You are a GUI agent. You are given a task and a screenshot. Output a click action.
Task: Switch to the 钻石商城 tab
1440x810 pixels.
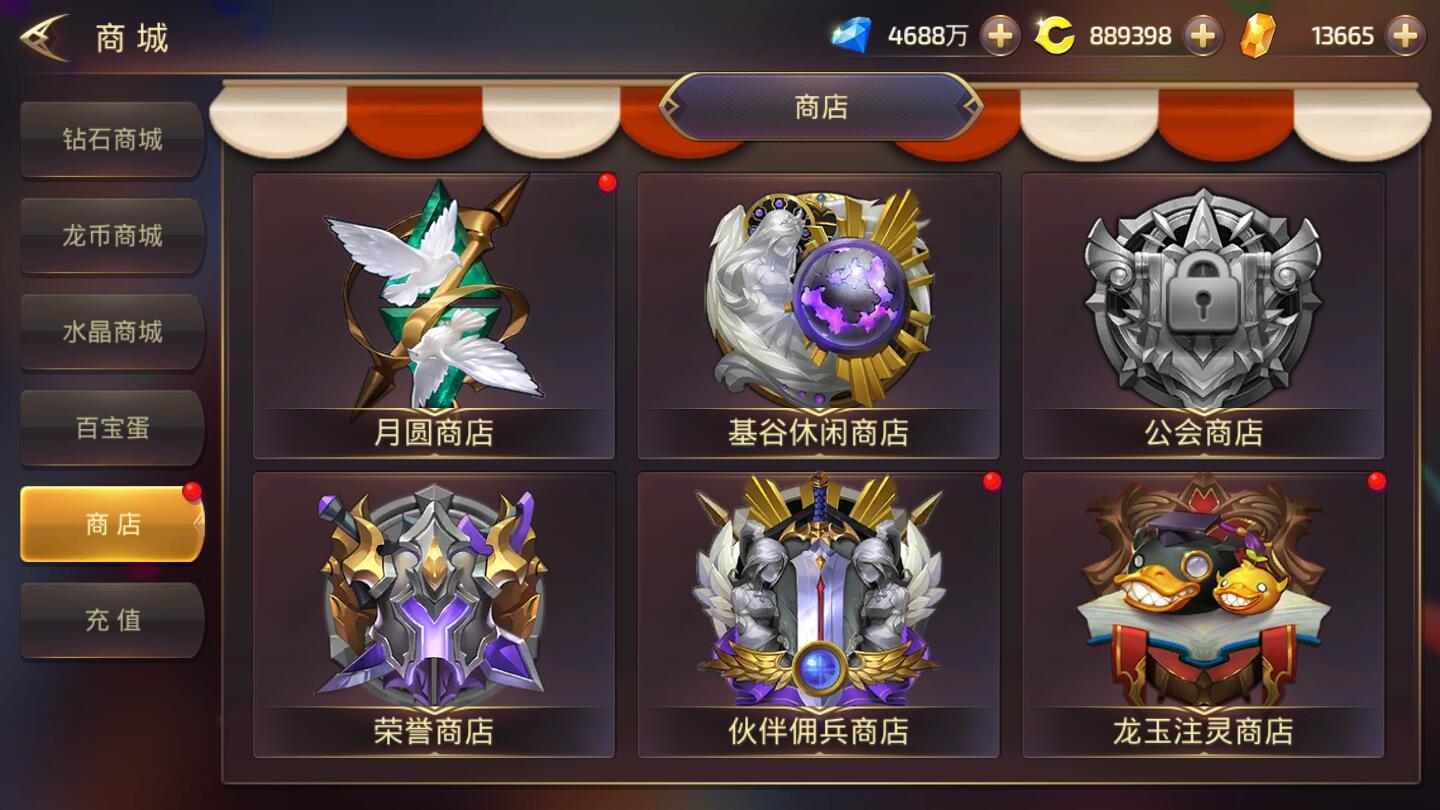111,140
